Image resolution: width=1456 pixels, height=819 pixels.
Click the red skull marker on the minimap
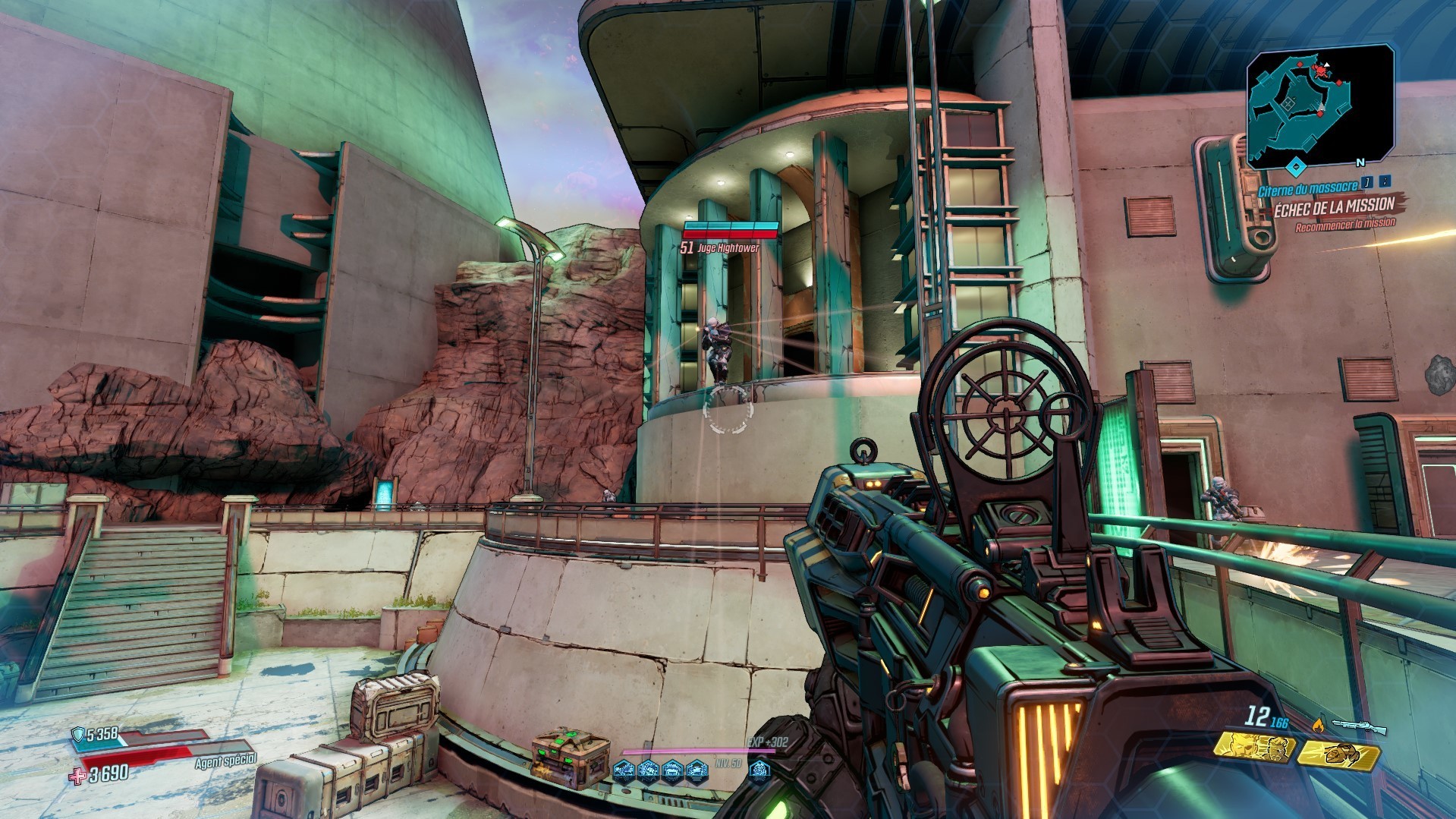click(1320, 71)
